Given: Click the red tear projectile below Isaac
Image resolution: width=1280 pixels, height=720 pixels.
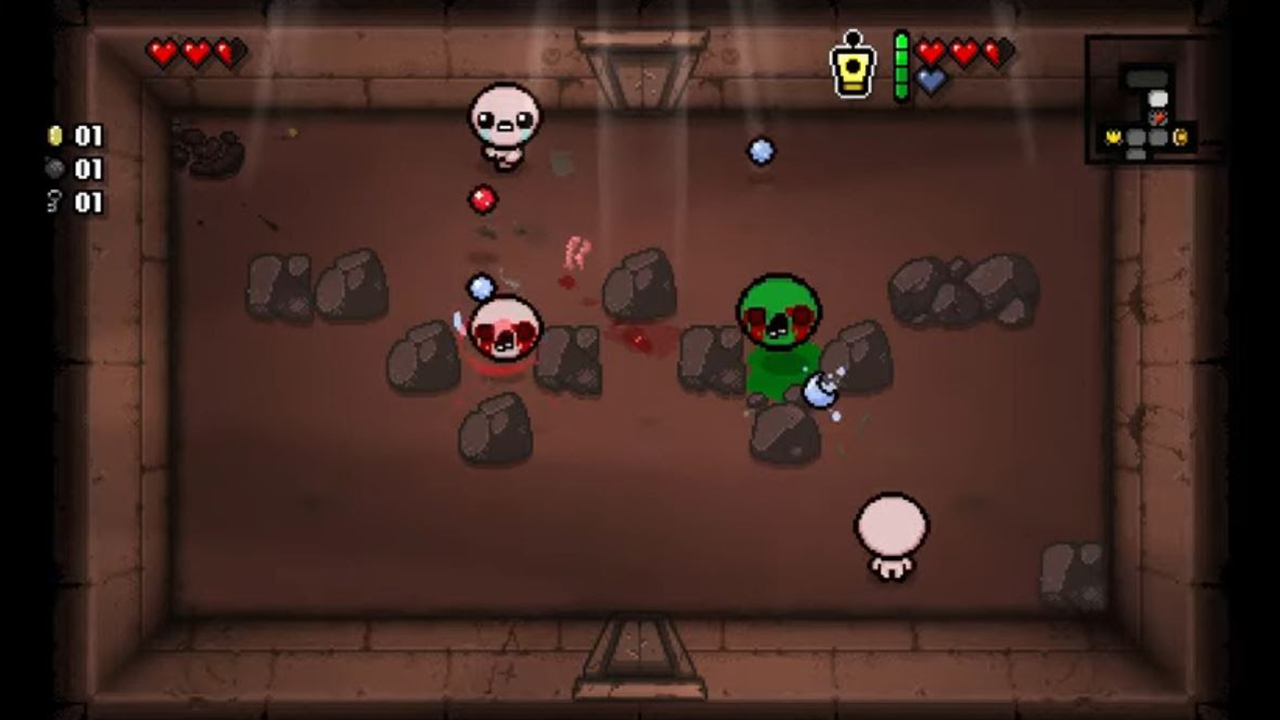Looking at the screenshot, I should point(483,200).
